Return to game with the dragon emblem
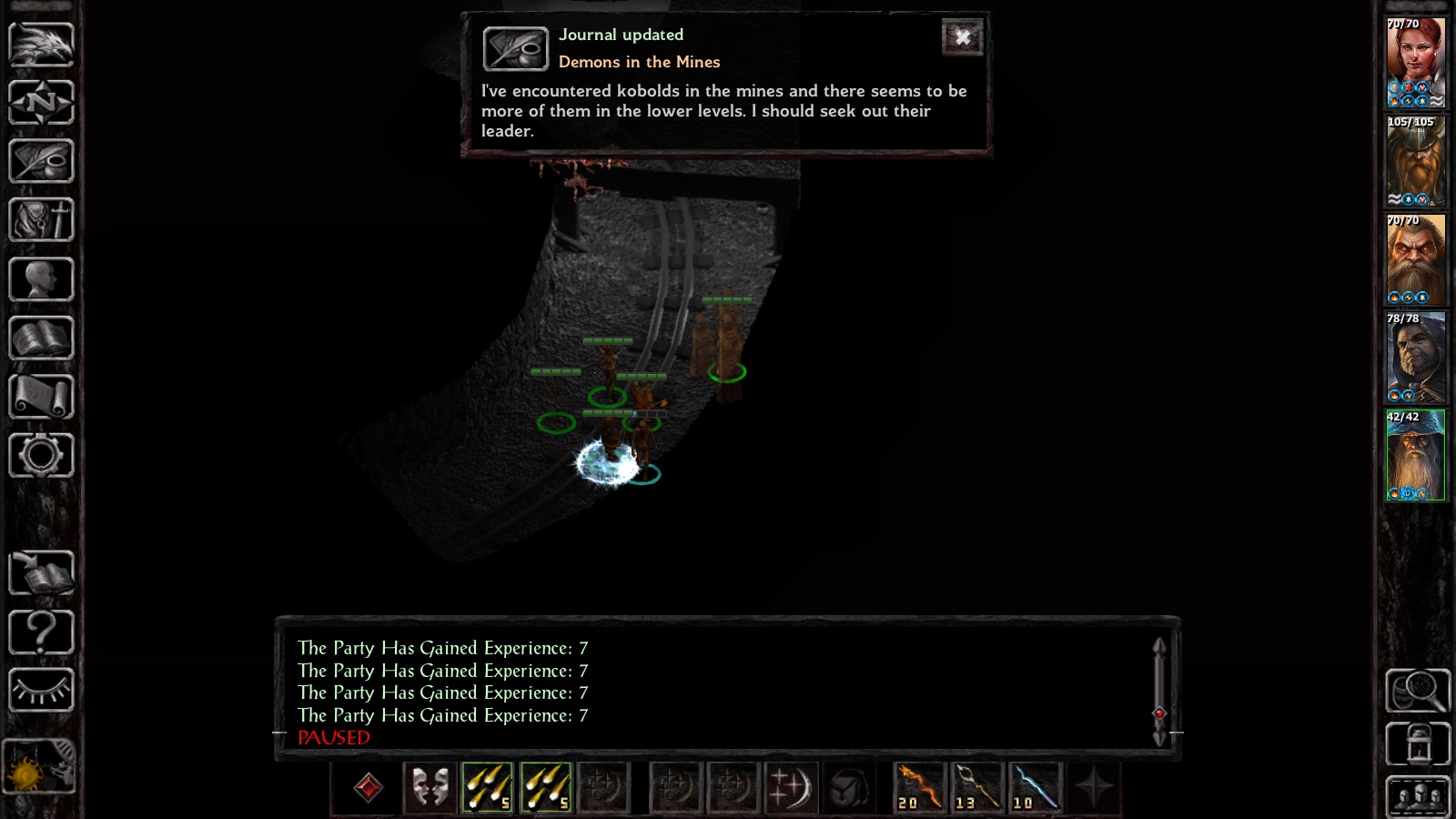The width and height of the screenshot is (1456, 819). point(41,44)
